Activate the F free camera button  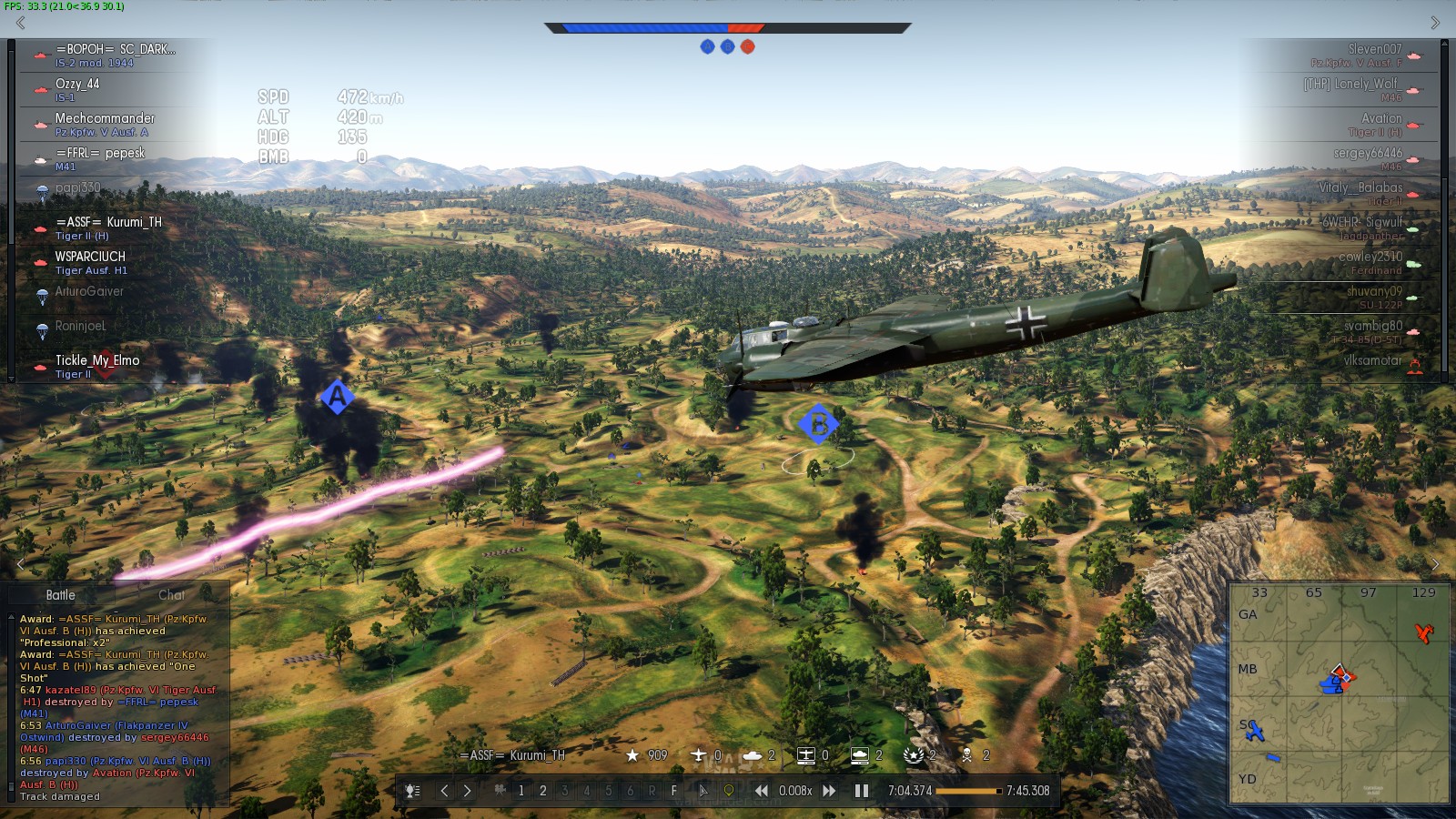[x=674, y=791]
